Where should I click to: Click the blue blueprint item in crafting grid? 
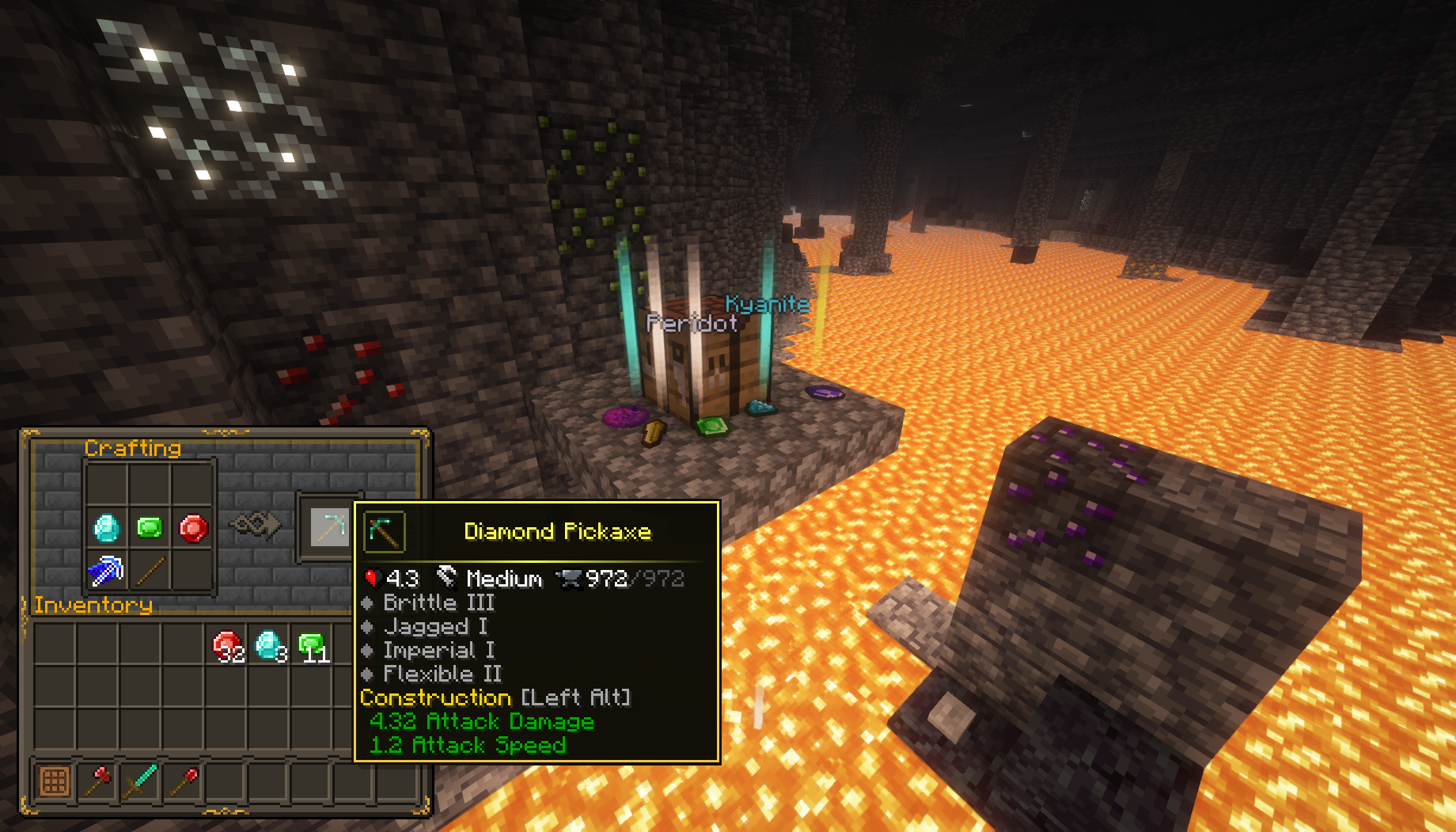point(107,571)
